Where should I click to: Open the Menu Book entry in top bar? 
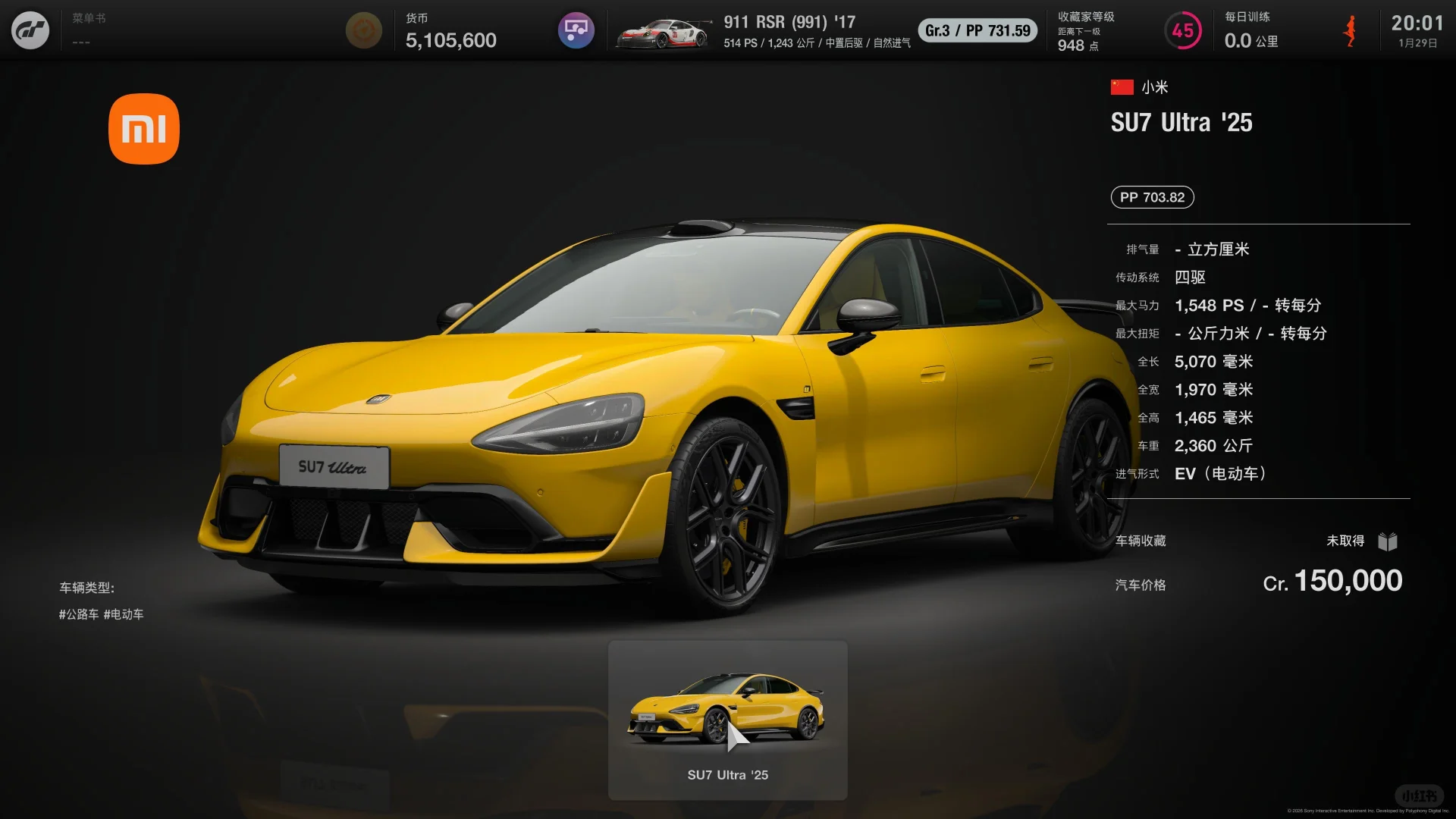pos(89,28)
